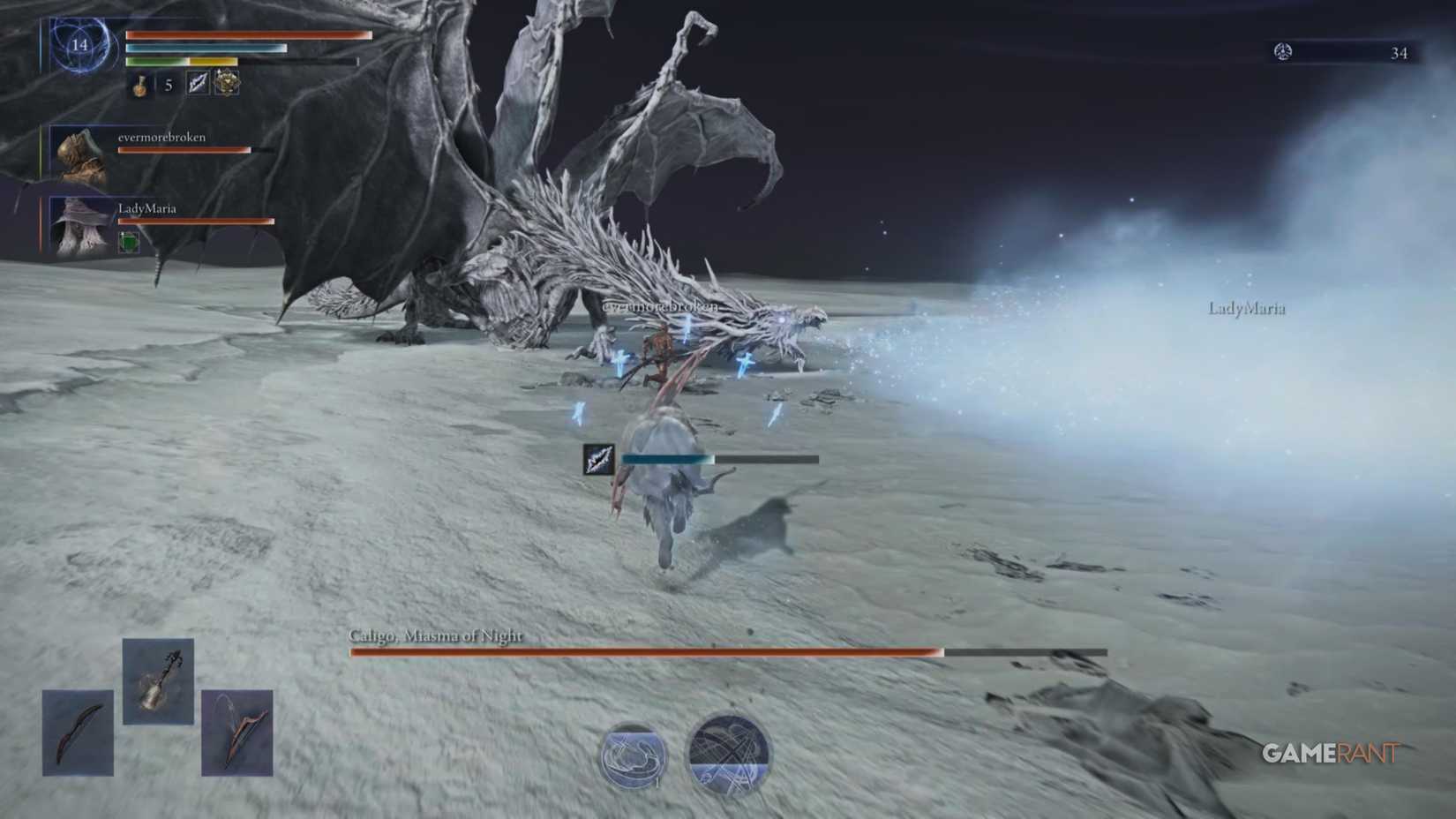Click the Caligo, Miasma of Night boss name
The image size is (1456, 819).
click(x=437, y=635)
